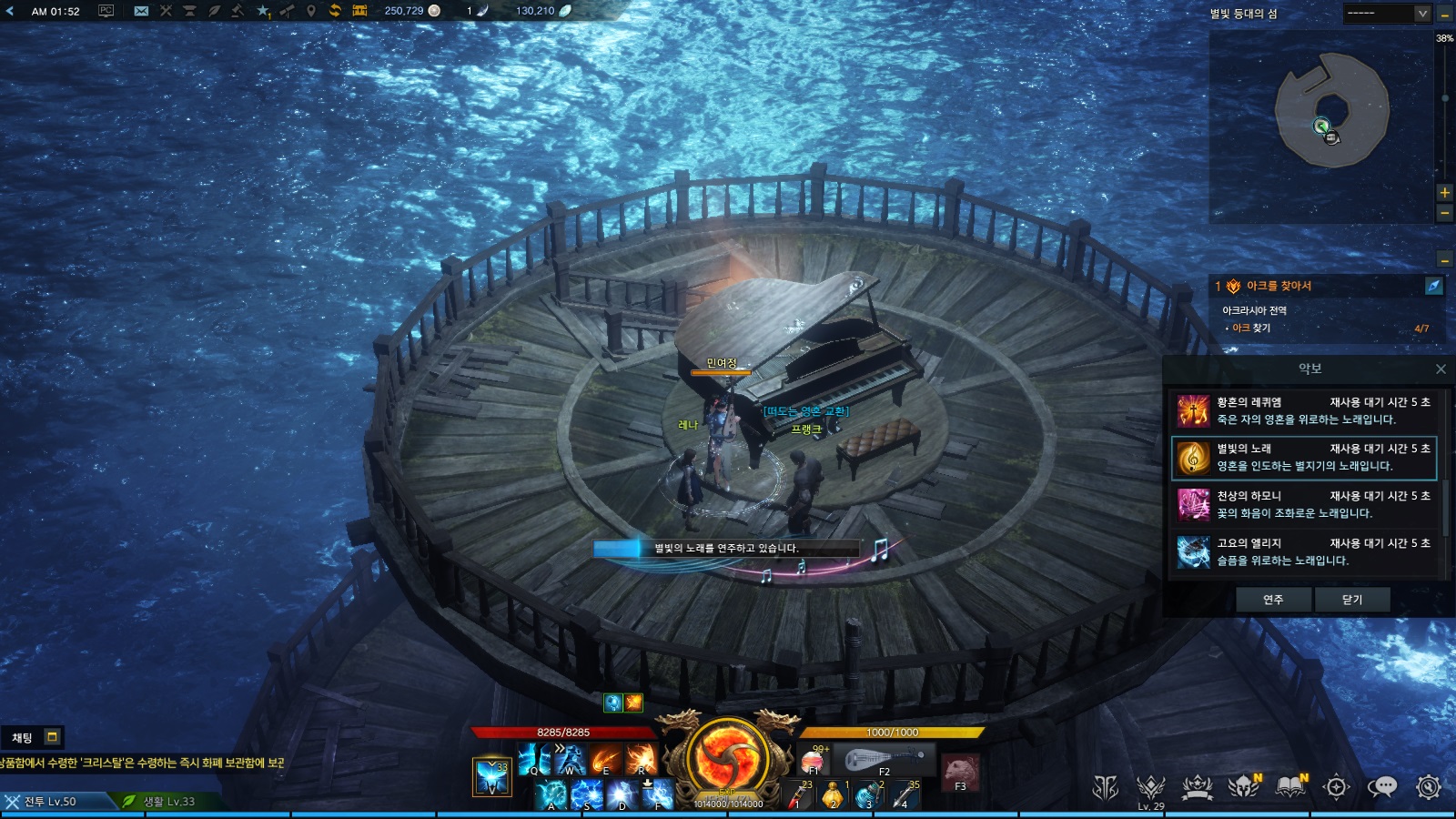
Task: Activate the fireball skill on E
Action: [x=604, y=758]
